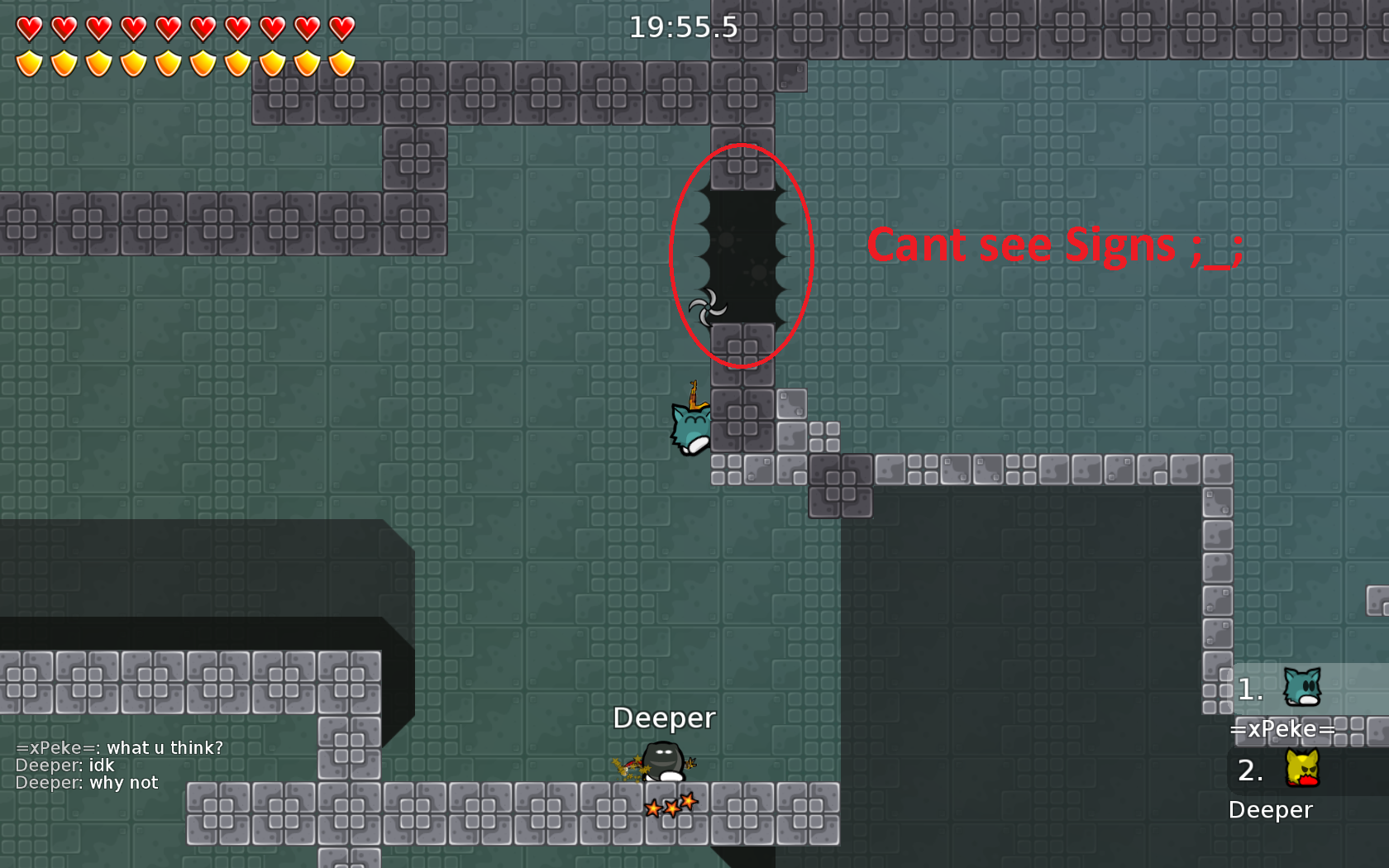Click the Deeper name label above the character
1389x868 pixels.
coord(666,718)
